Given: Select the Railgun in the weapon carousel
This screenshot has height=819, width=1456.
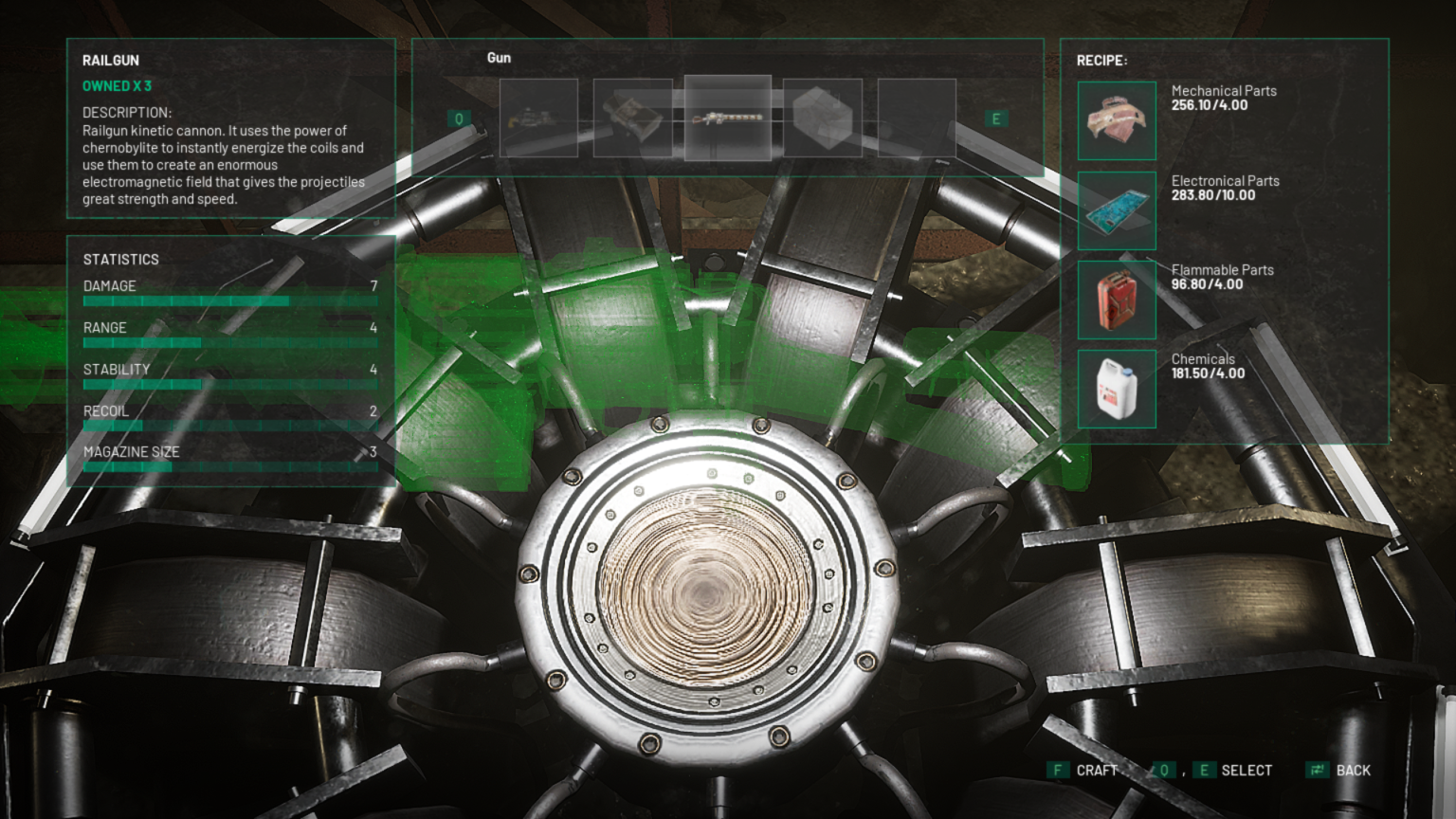Looking at the screenshot, I should pyautogui.click(x=727, y=116).
